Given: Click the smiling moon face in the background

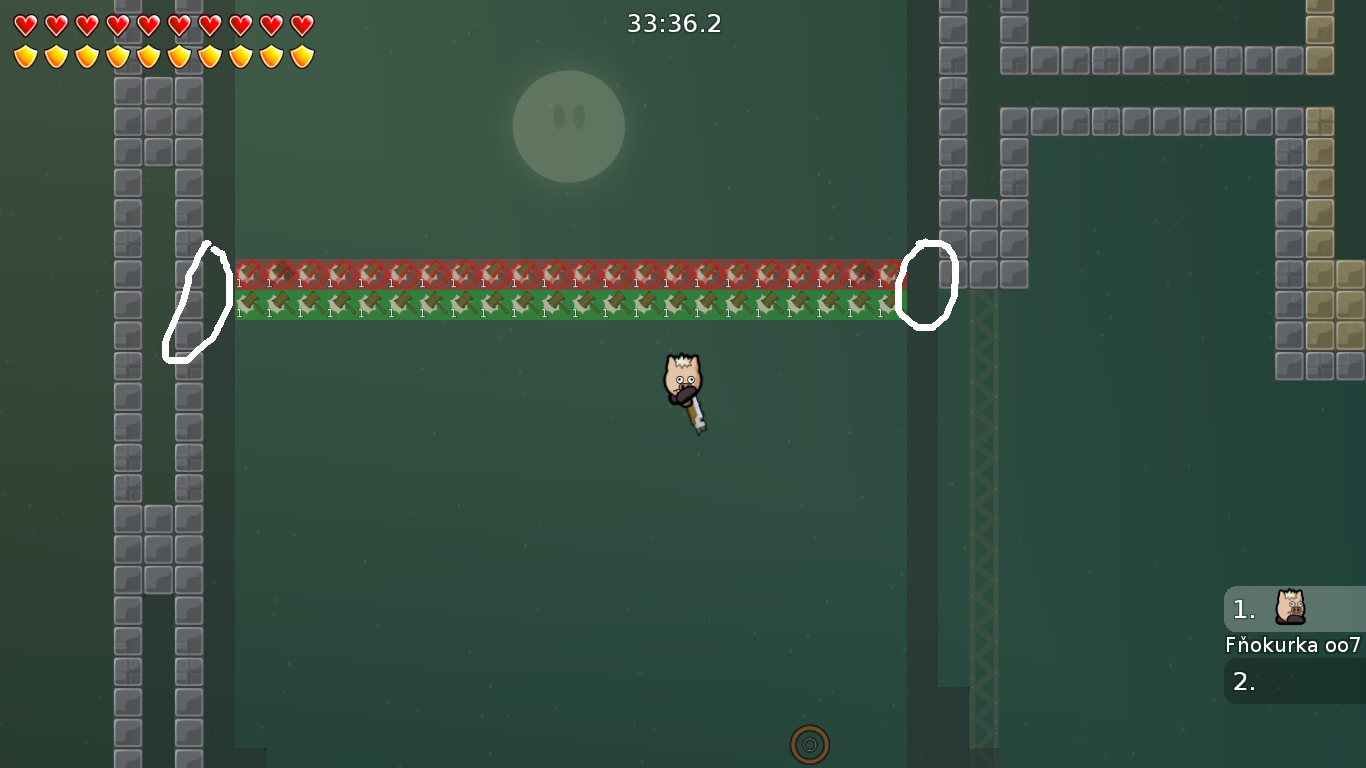Looking at the screenshot, I should coord(569,127).
